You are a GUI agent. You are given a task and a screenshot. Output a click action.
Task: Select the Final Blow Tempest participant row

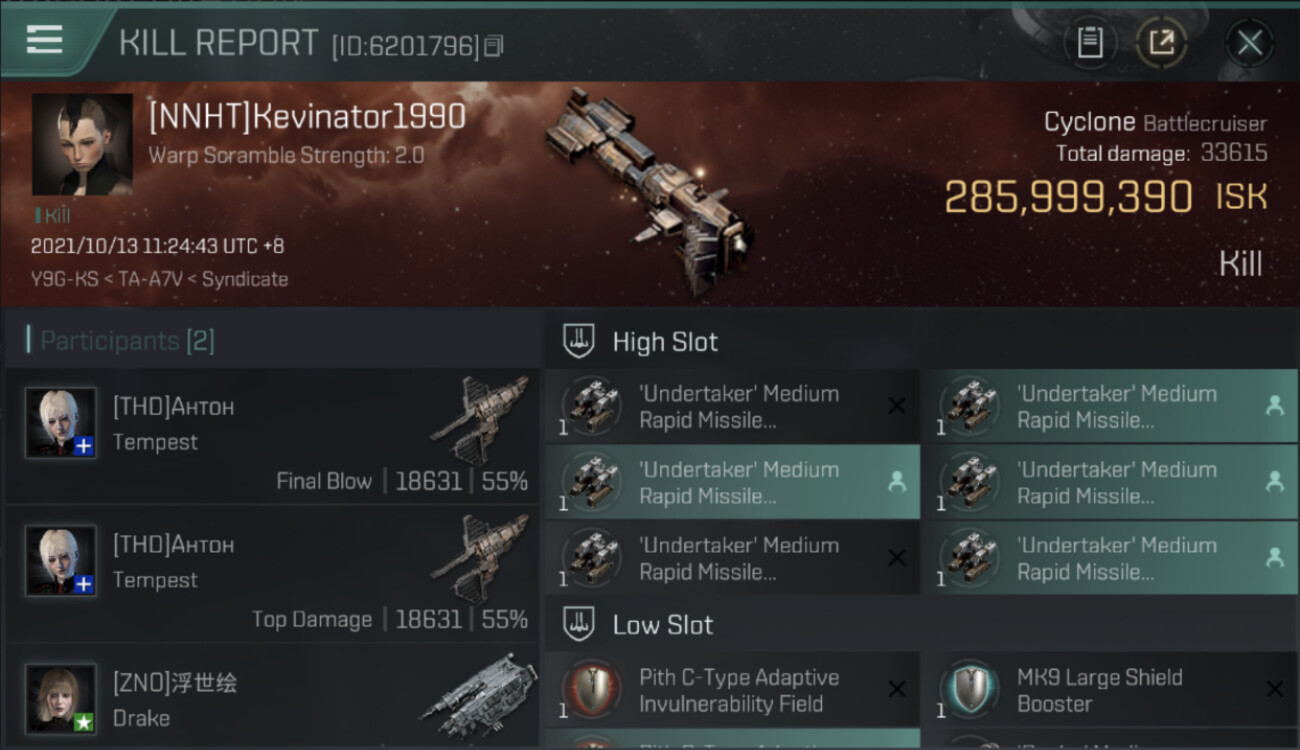pos(272,436)
